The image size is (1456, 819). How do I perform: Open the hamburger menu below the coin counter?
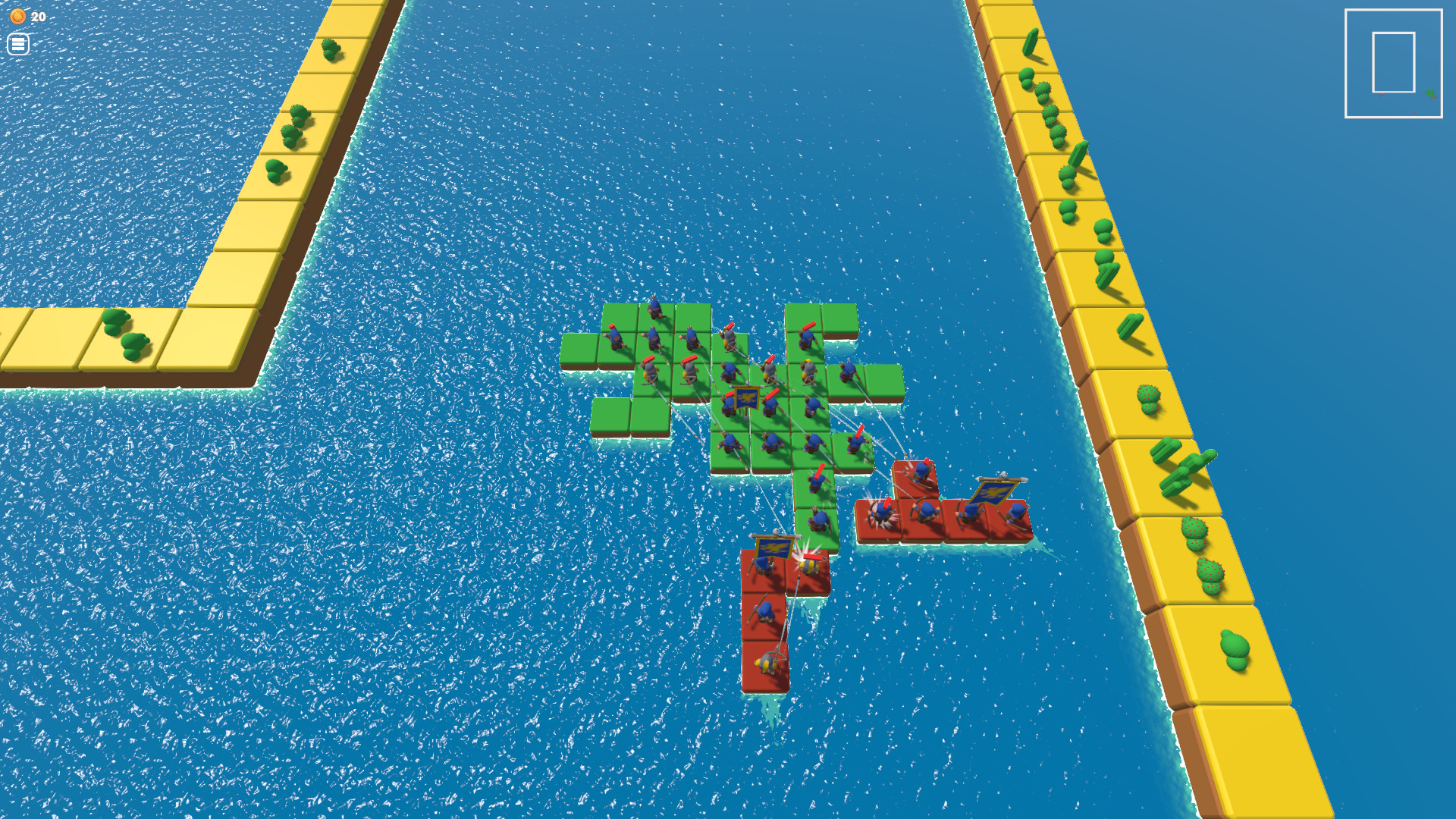pyautogui.click(x=18, y=43)
